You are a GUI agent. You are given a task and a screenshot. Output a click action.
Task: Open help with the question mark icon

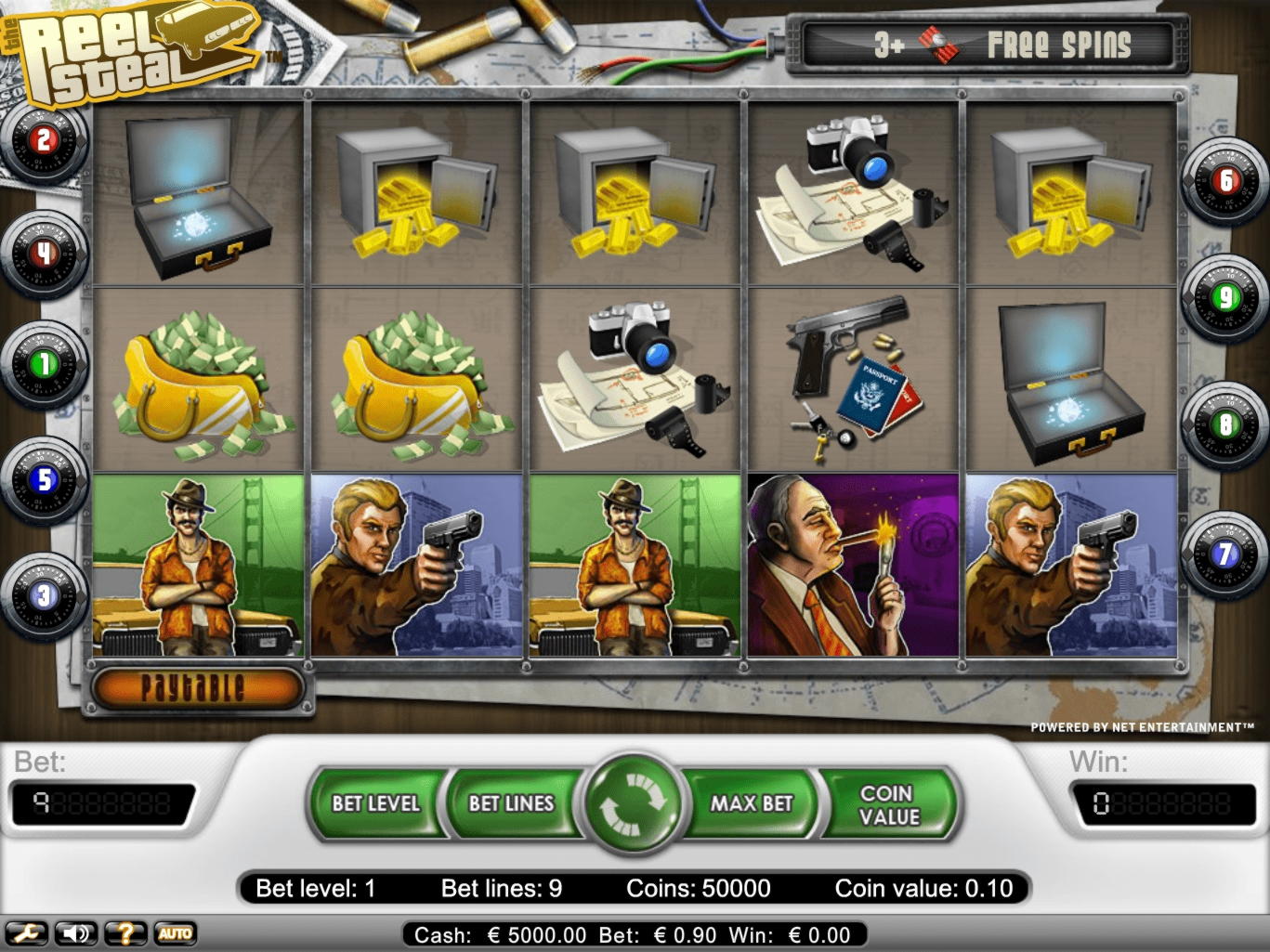pos(124,932)
